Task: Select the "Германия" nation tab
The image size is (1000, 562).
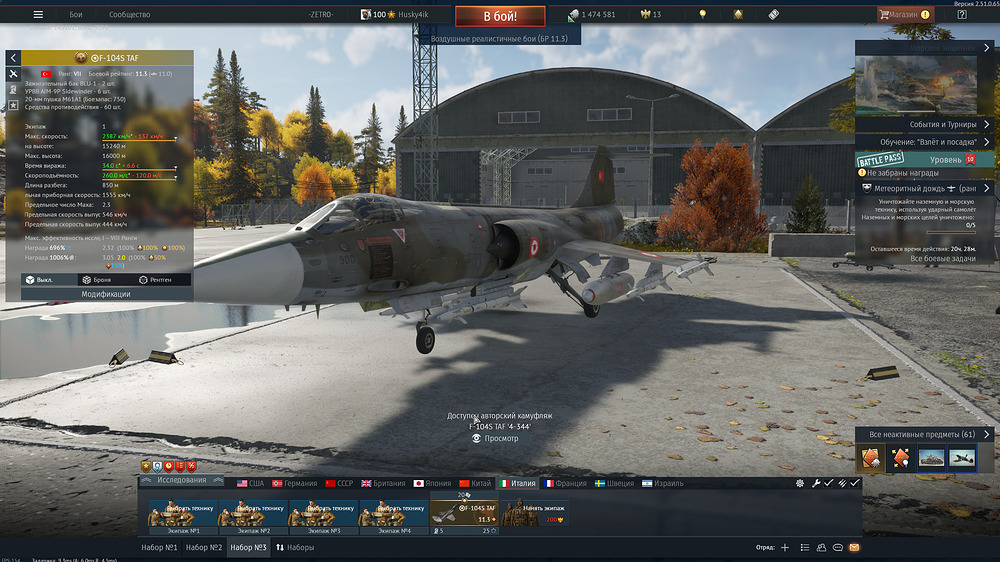Action: (294, 483)
